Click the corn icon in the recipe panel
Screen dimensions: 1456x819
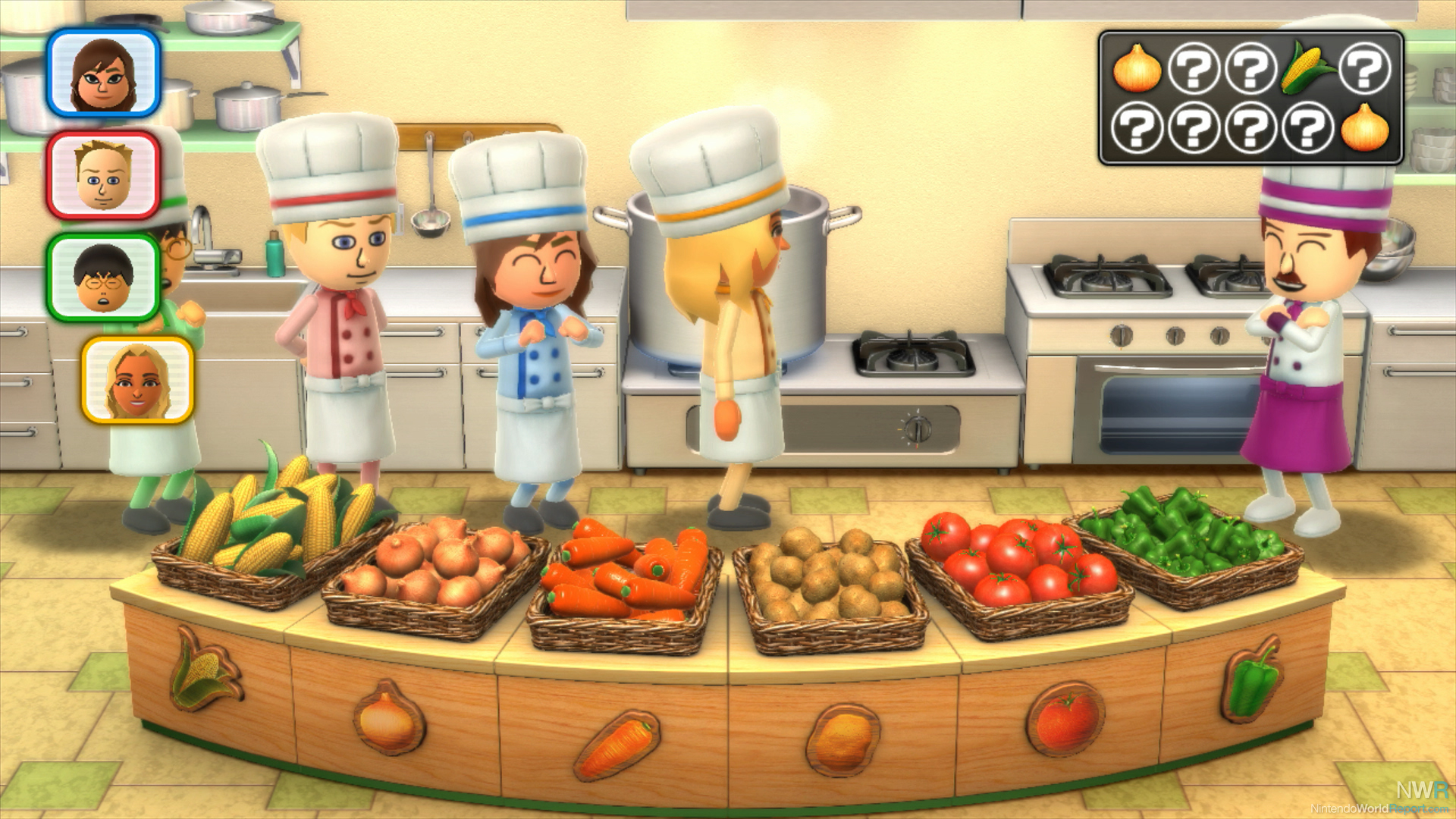(1307, 68)
